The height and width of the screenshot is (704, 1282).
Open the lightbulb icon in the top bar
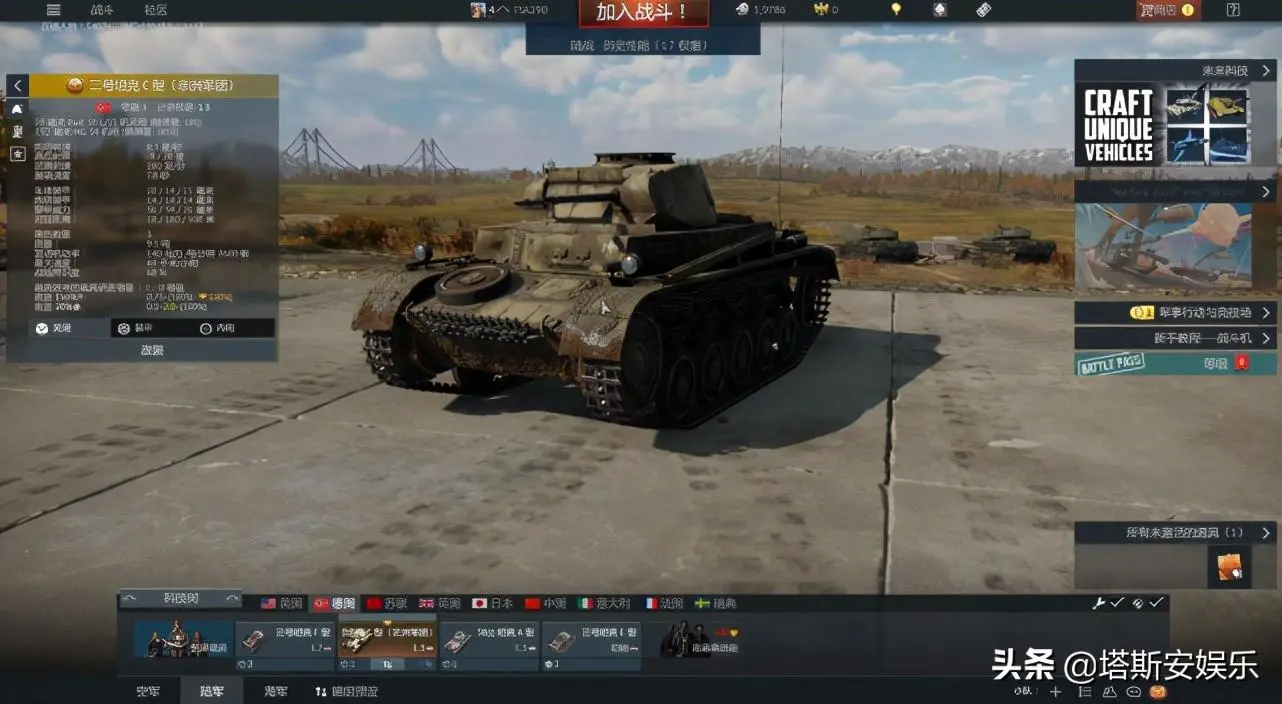click(x=896, y=10)
